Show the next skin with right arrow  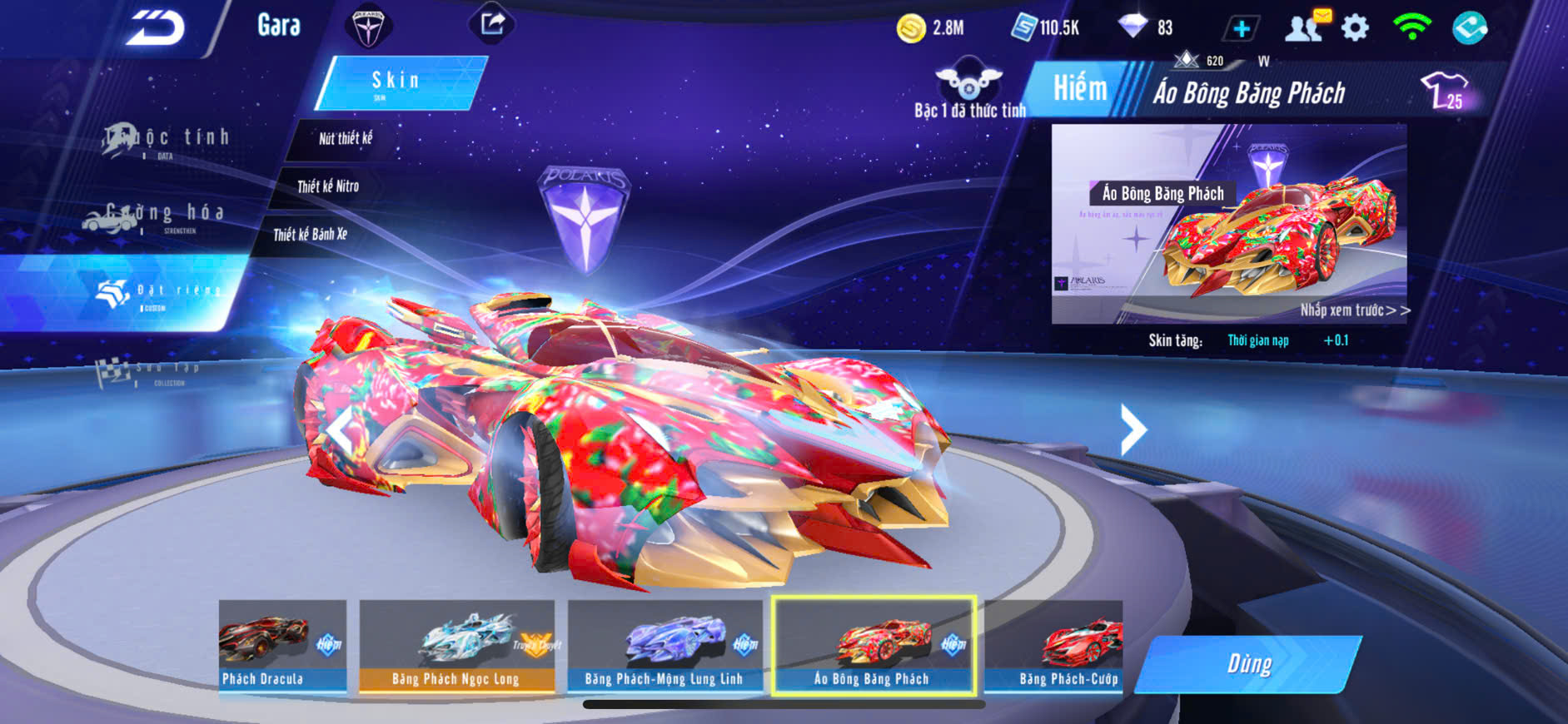pyautogui.click(x=1132, y=429)
